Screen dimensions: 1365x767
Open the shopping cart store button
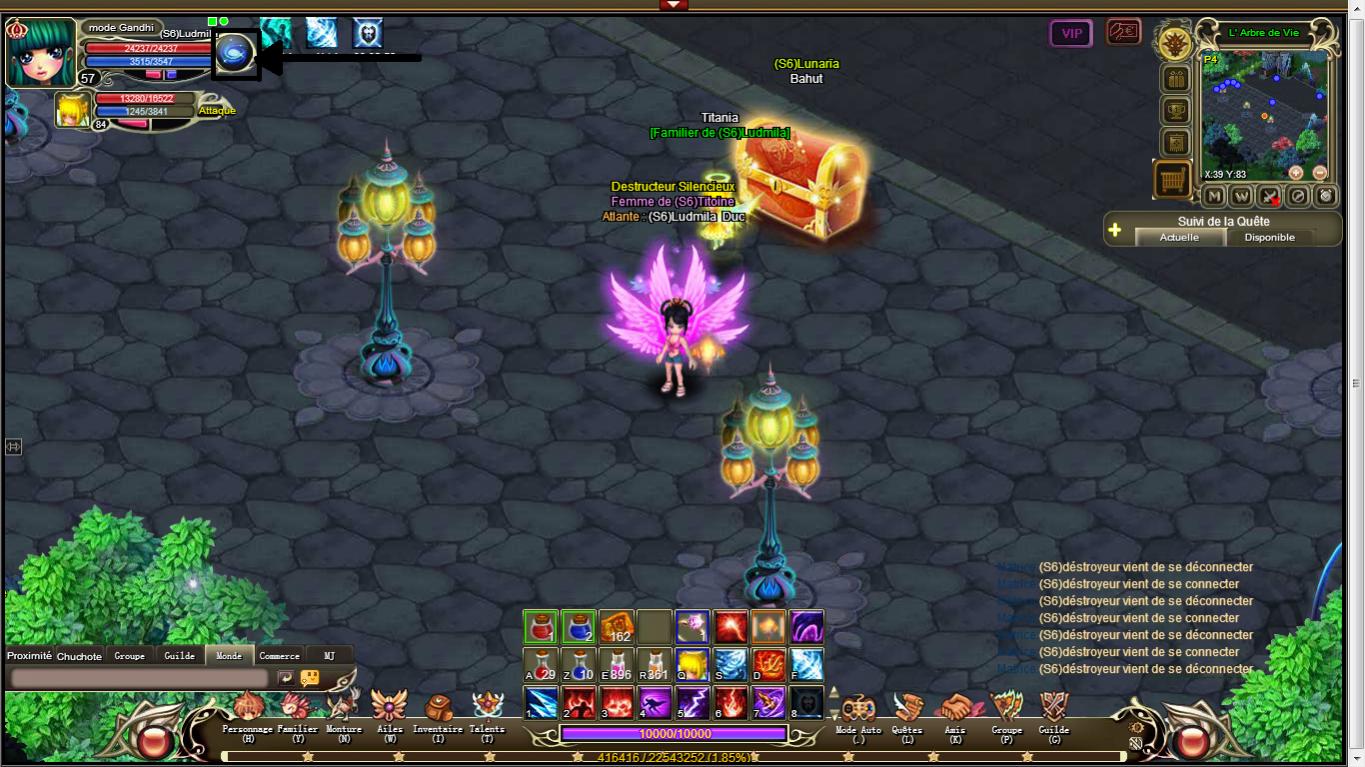(1172, 180)
